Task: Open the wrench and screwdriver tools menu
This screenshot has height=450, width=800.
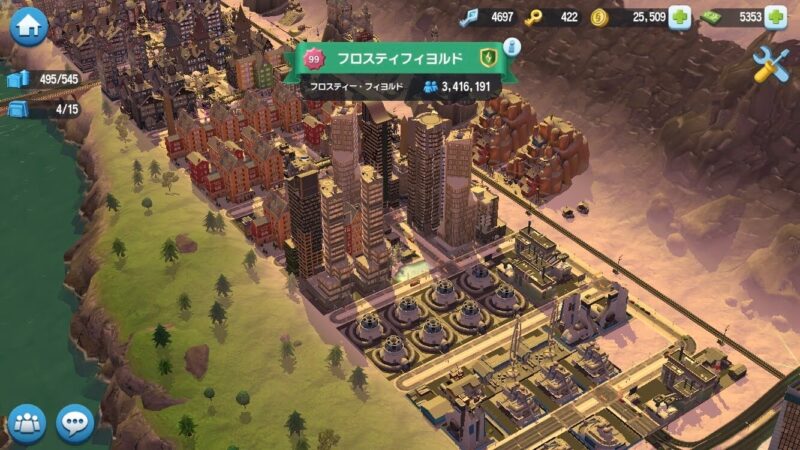Action: tap(770, 65)
